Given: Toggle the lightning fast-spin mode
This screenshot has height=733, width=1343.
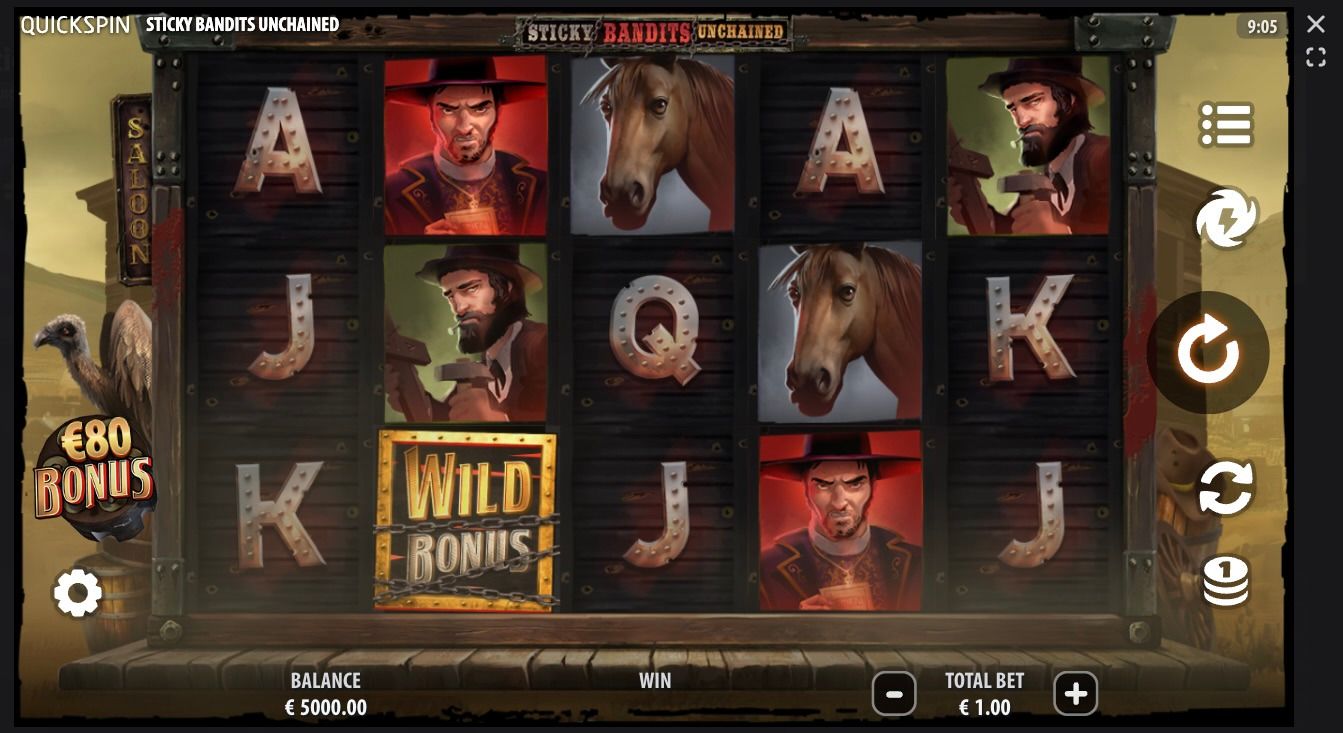Looking at the screenshot, I should pos(1226,218).
